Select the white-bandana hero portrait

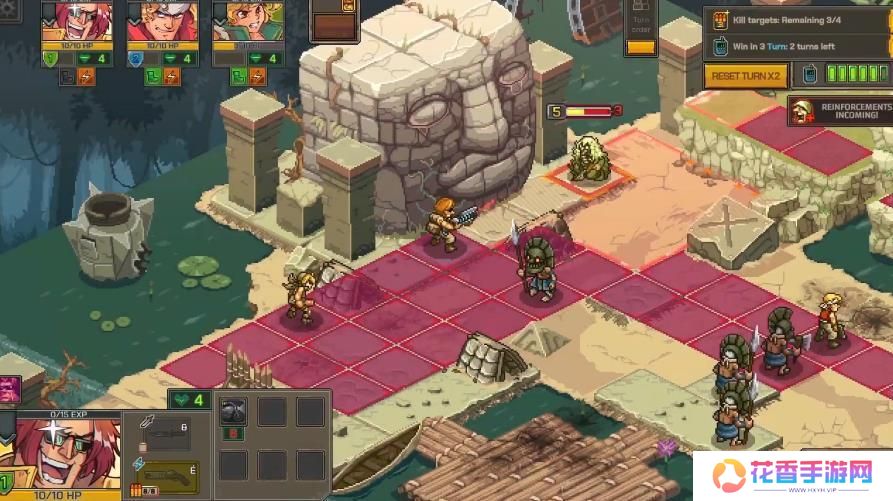[162, 22]
